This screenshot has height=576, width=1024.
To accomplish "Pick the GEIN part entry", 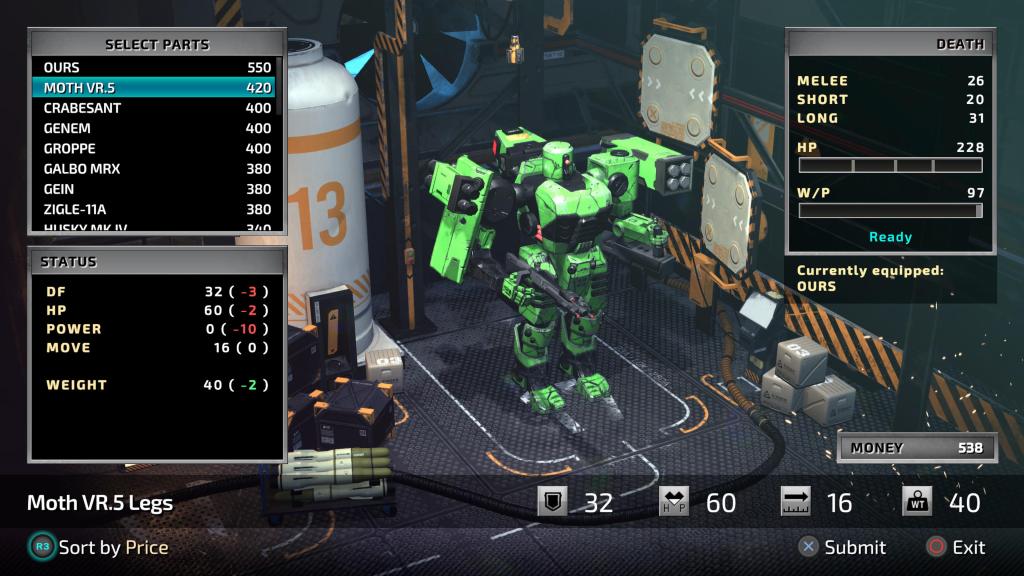I will coord(157,189).
